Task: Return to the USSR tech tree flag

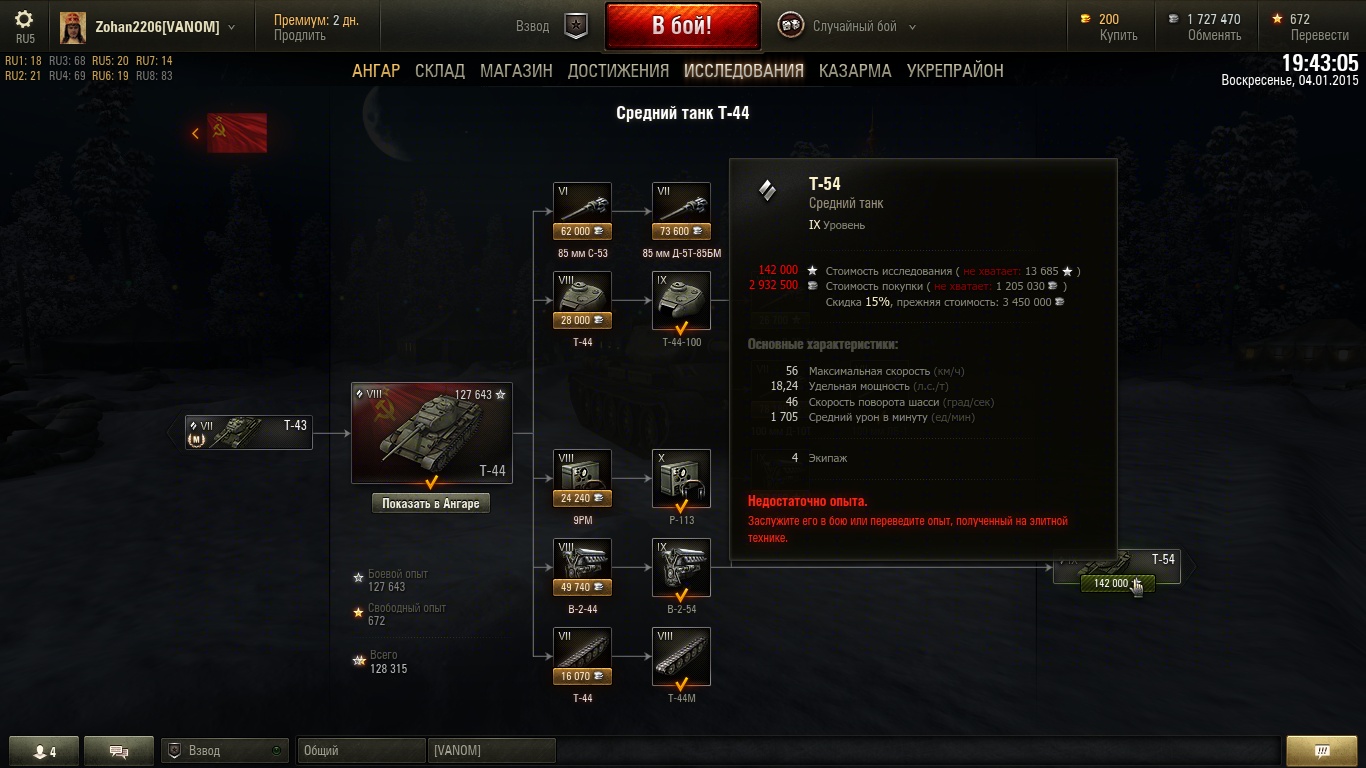Action: coord(236,133)
